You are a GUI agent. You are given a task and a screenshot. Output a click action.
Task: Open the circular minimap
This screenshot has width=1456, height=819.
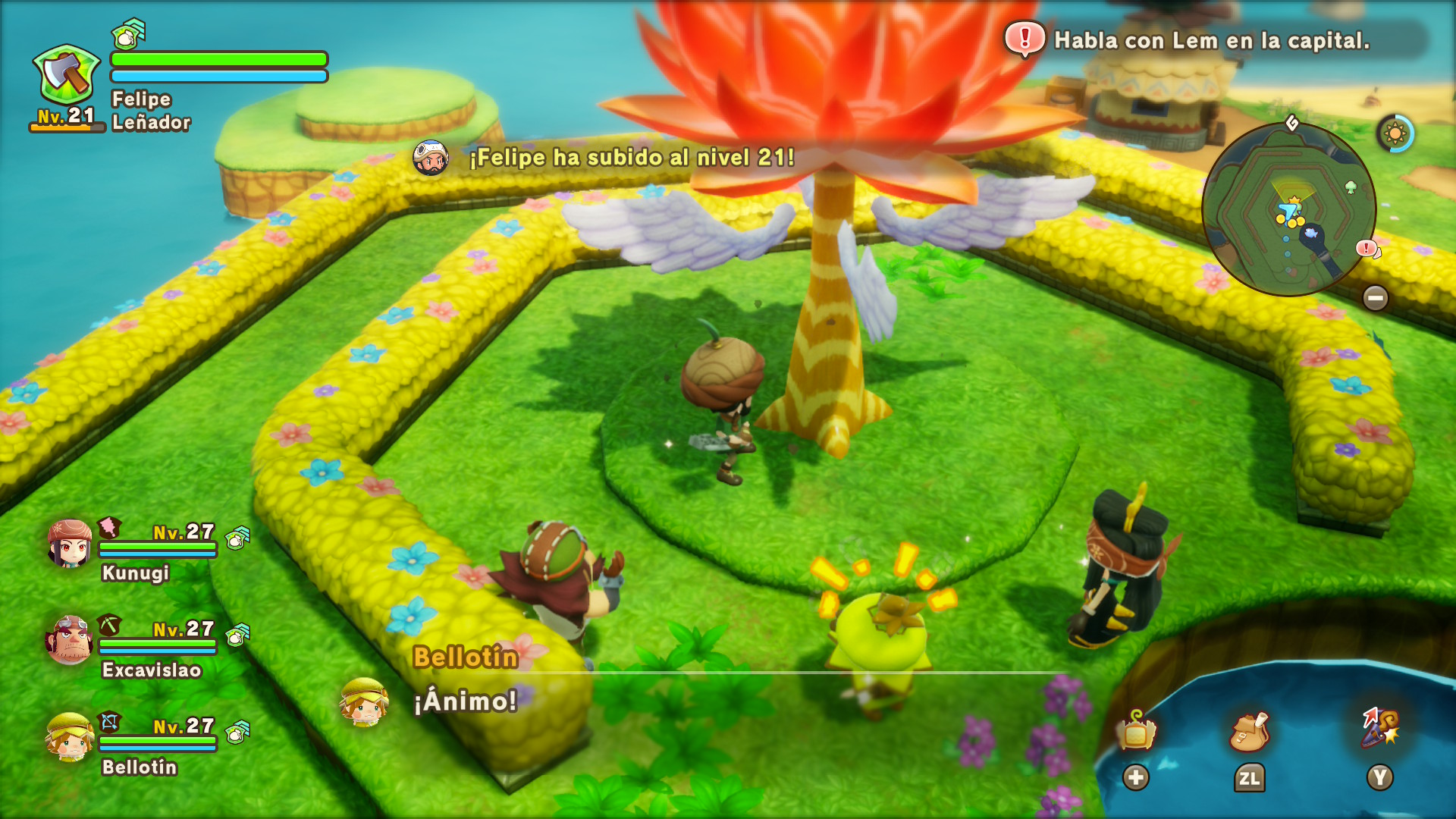1288,209
